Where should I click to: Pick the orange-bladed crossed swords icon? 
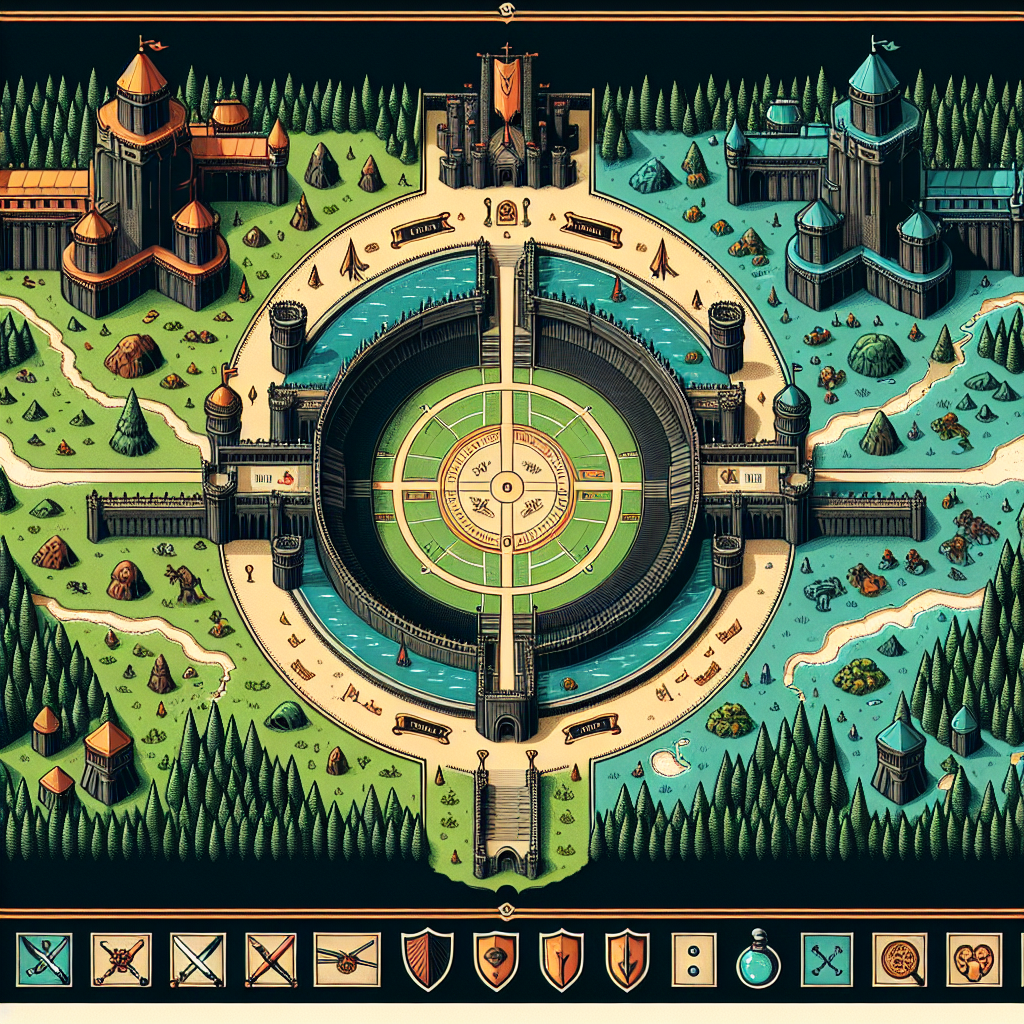point(271,960)
